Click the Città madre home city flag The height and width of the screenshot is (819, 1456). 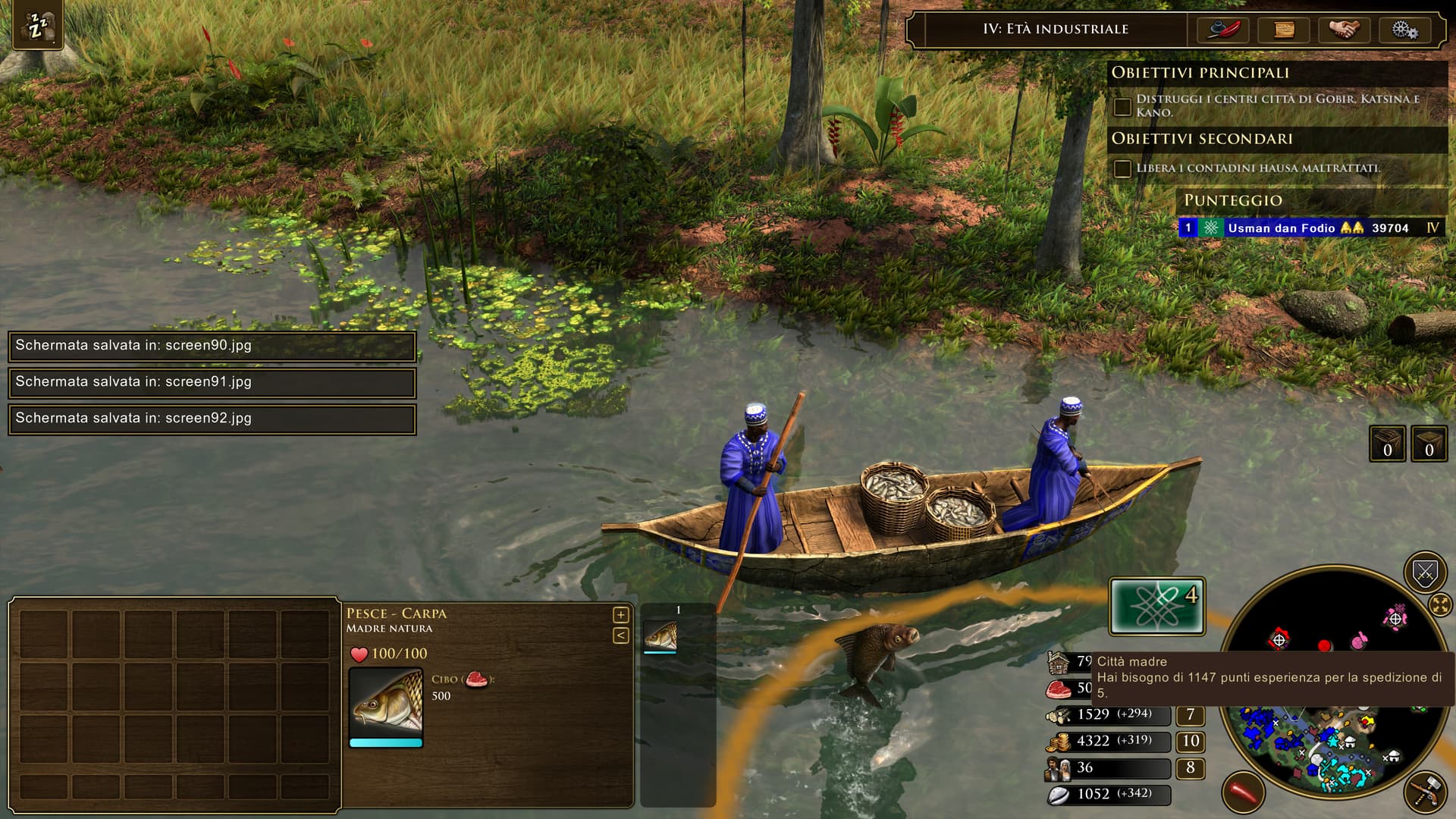pos(1157,607)
